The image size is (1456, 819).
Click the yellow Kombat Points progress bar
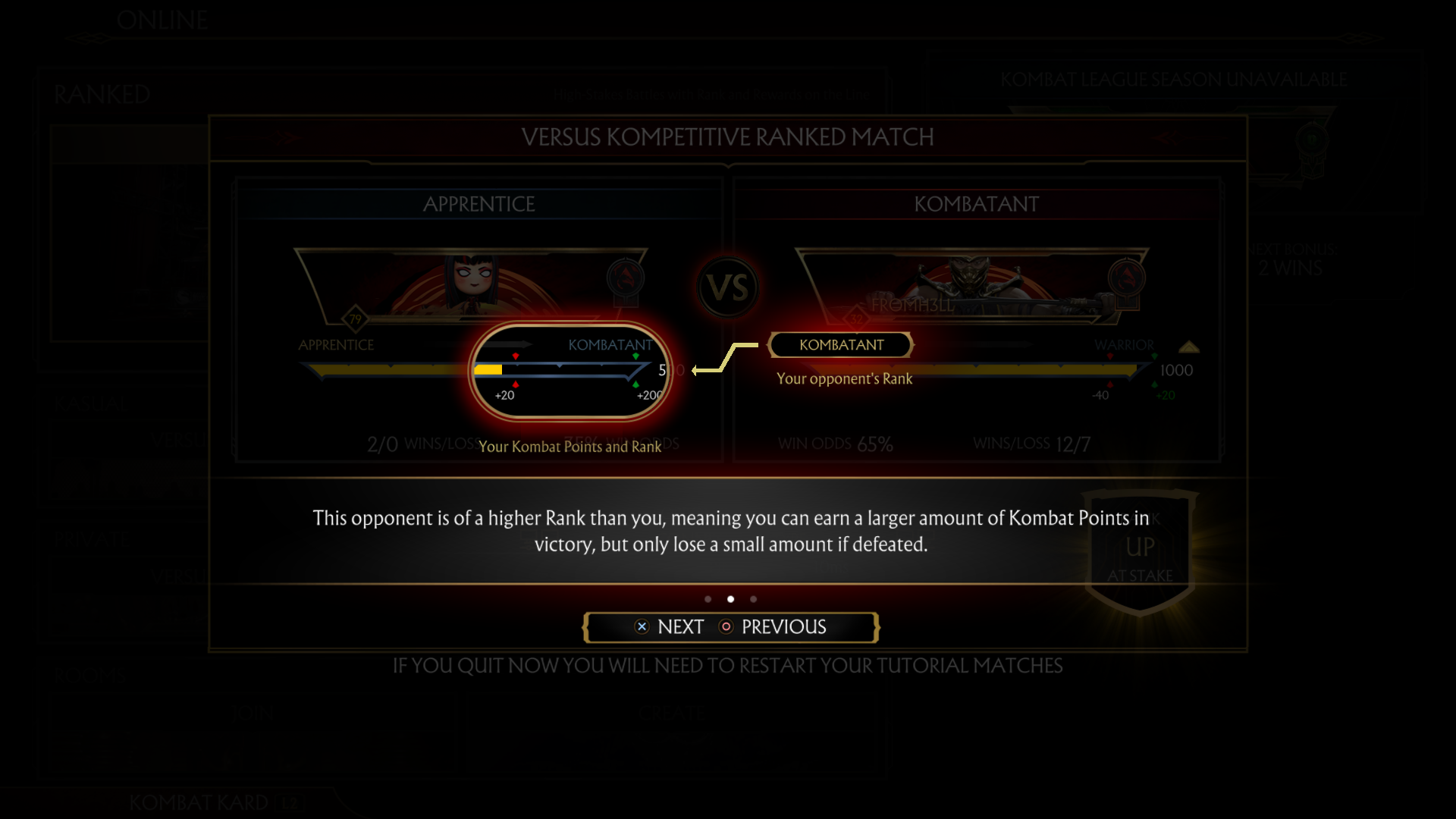click(488, 369)
